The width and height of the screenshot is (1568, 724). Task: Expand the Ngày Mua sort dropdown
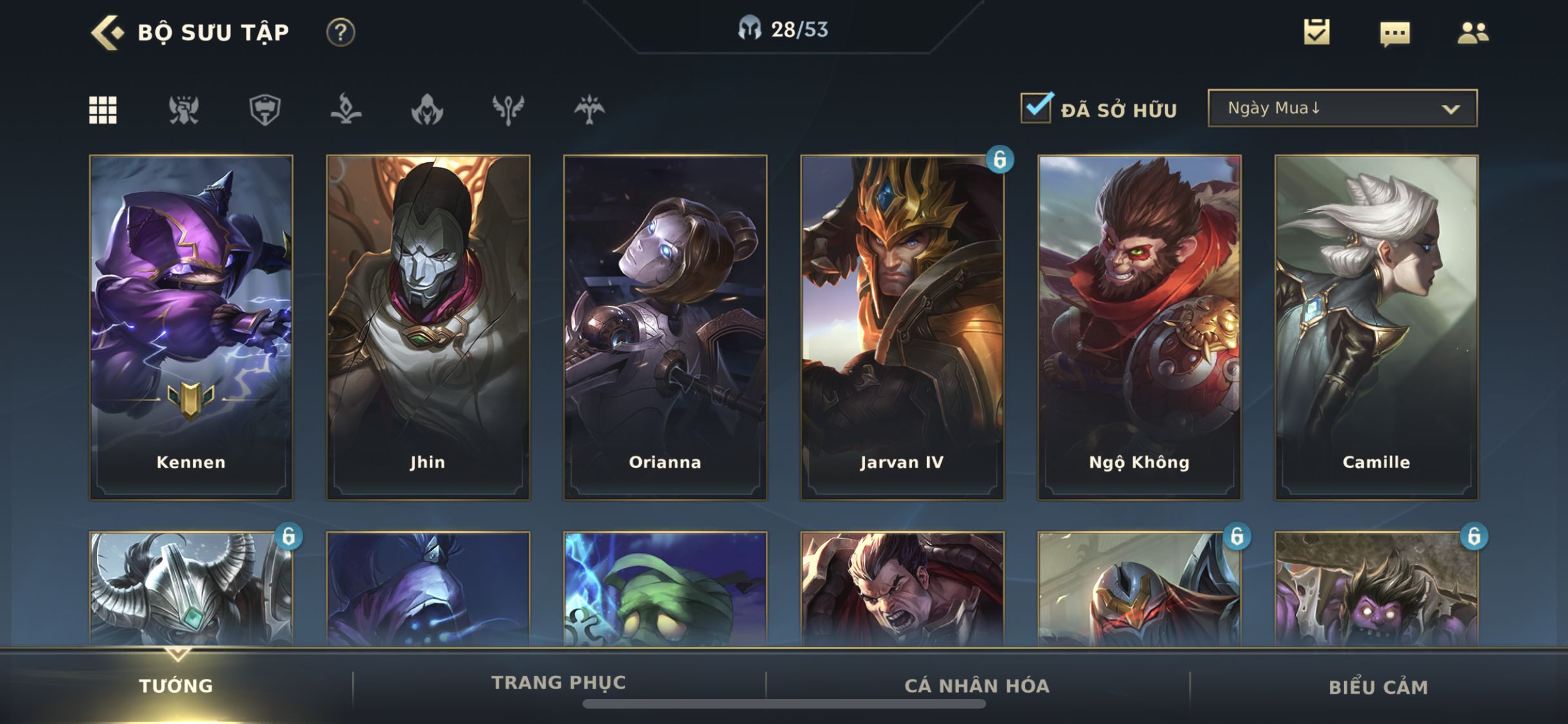point(1343,108)
